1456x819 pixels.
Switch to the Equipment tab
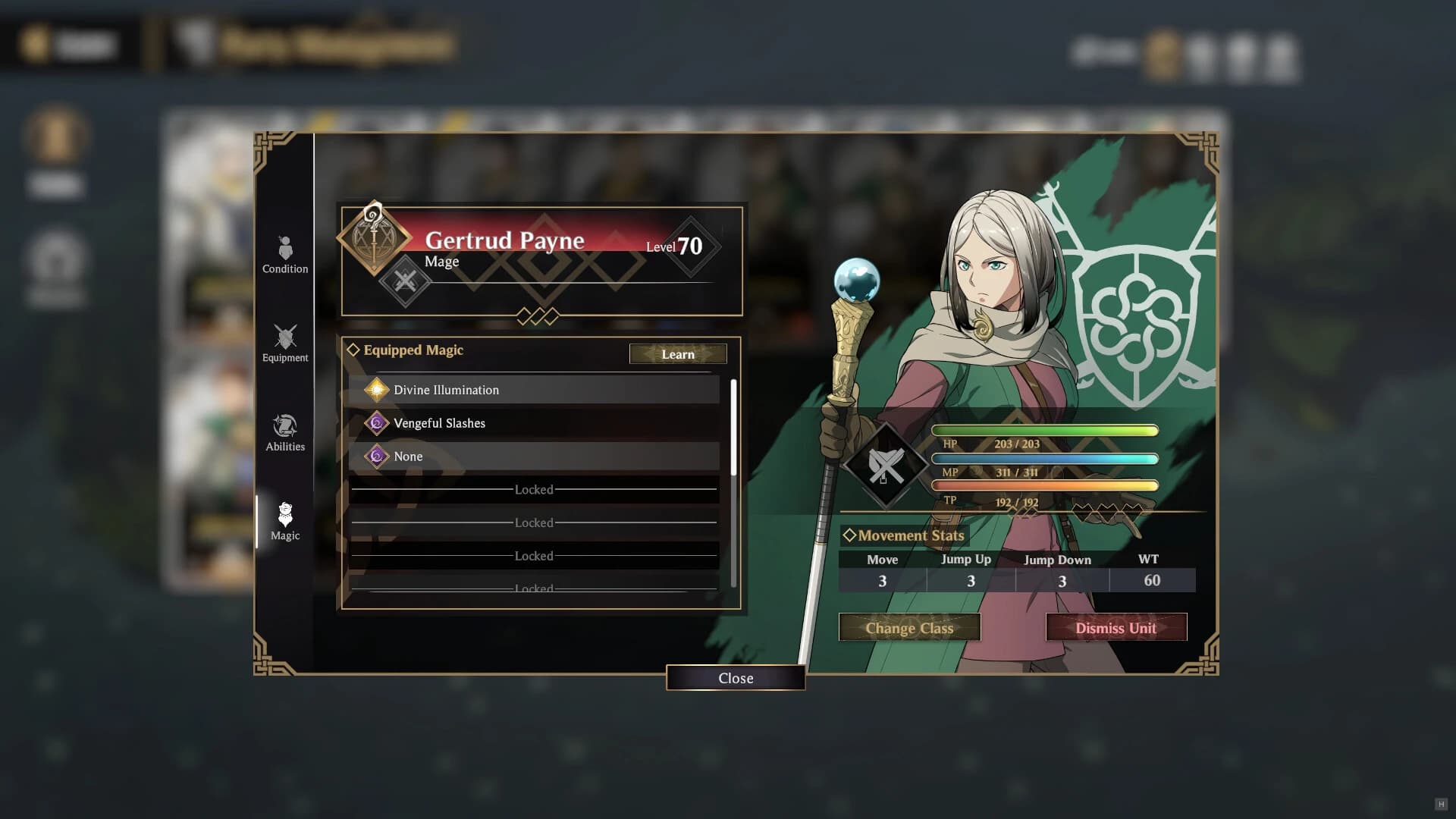(285, 344)
